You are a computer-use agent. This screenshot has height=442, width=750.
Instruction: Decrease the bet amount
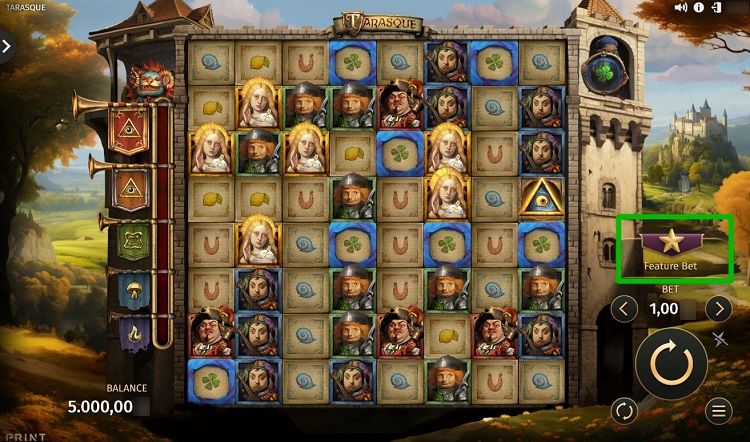[624, 309]
